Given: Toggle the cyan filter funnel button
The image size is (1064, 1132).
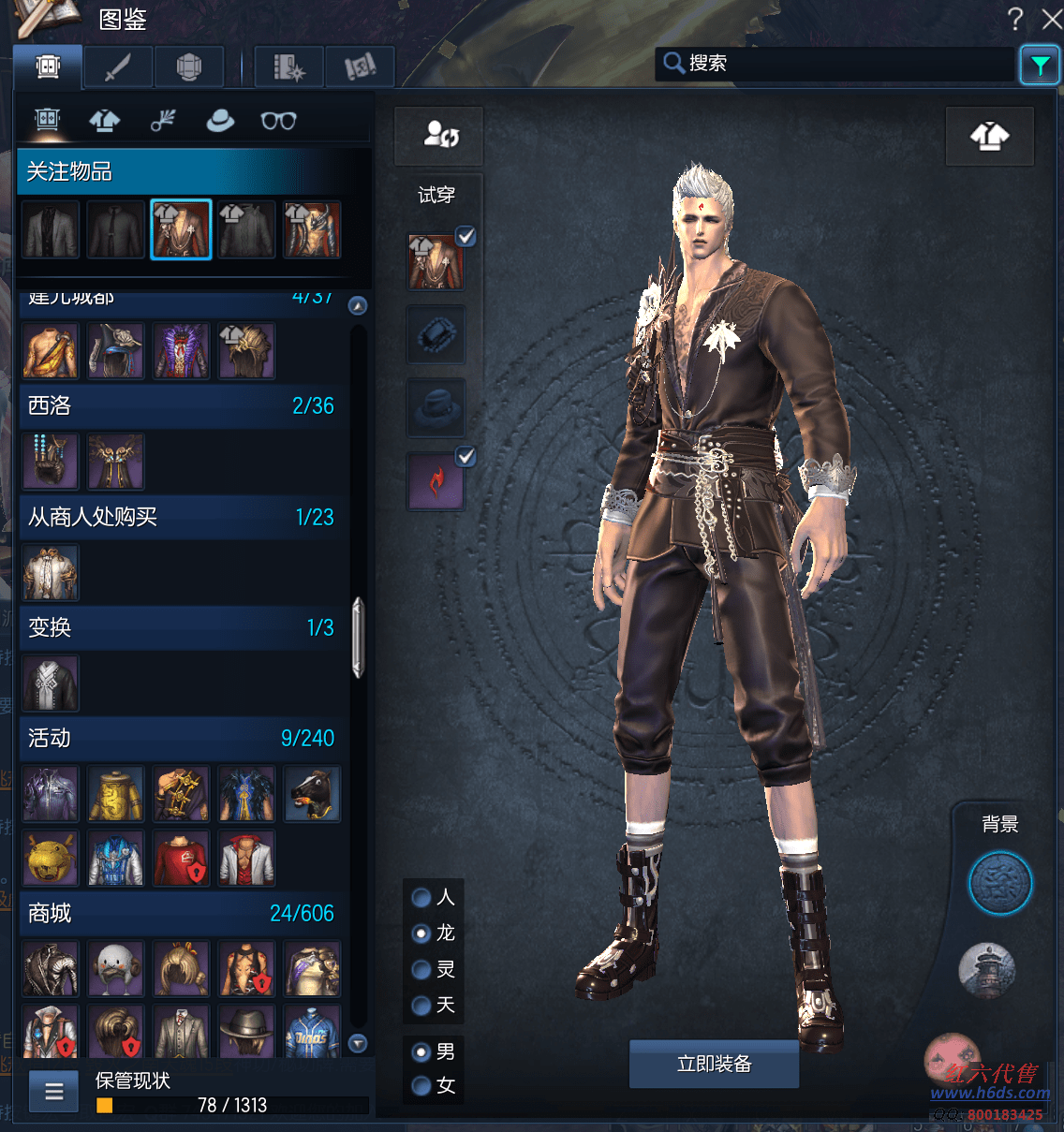Looking at the screenshot, I should pyautogui.click(x=1040, y=65).
